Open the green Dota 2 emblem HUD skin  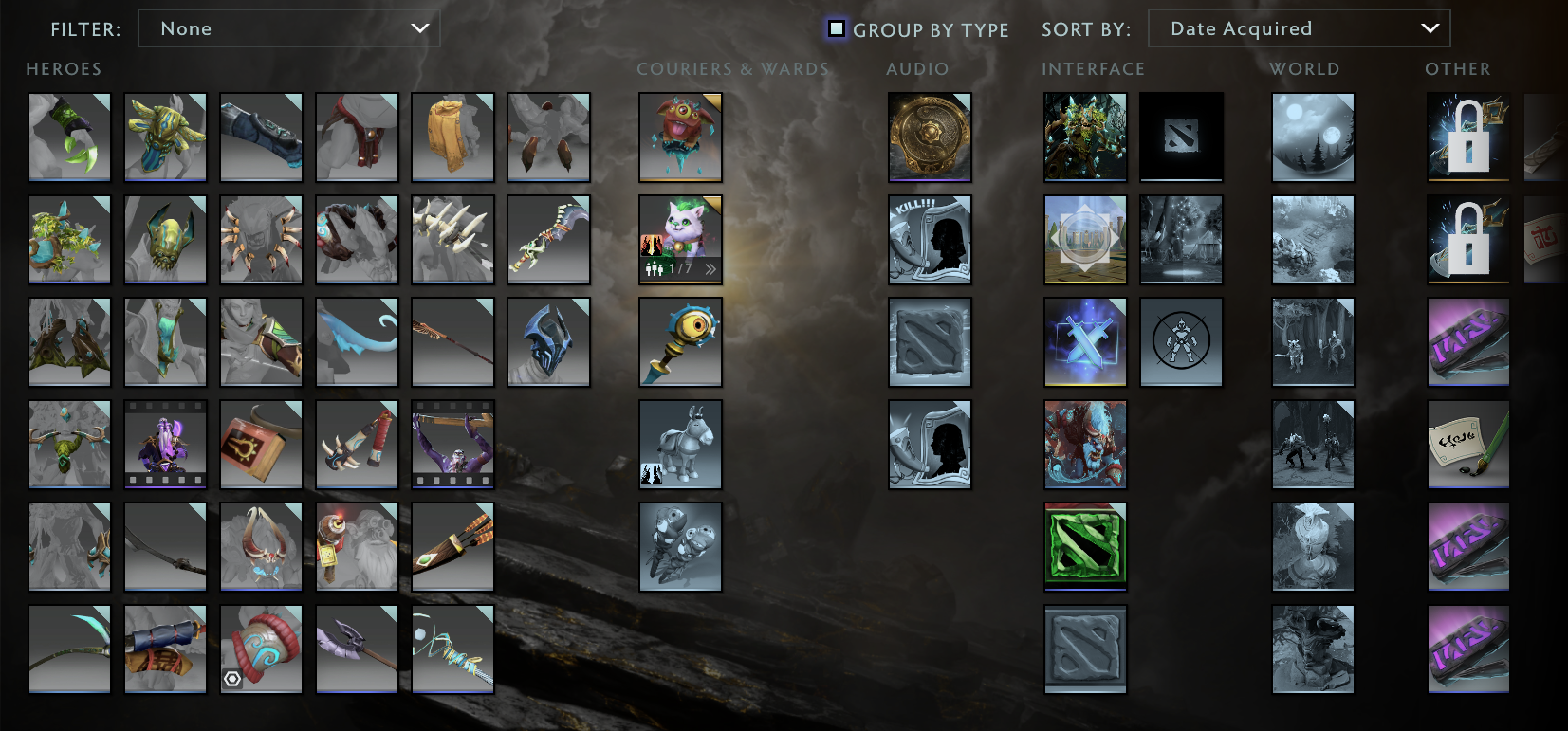coord(1085,547)
